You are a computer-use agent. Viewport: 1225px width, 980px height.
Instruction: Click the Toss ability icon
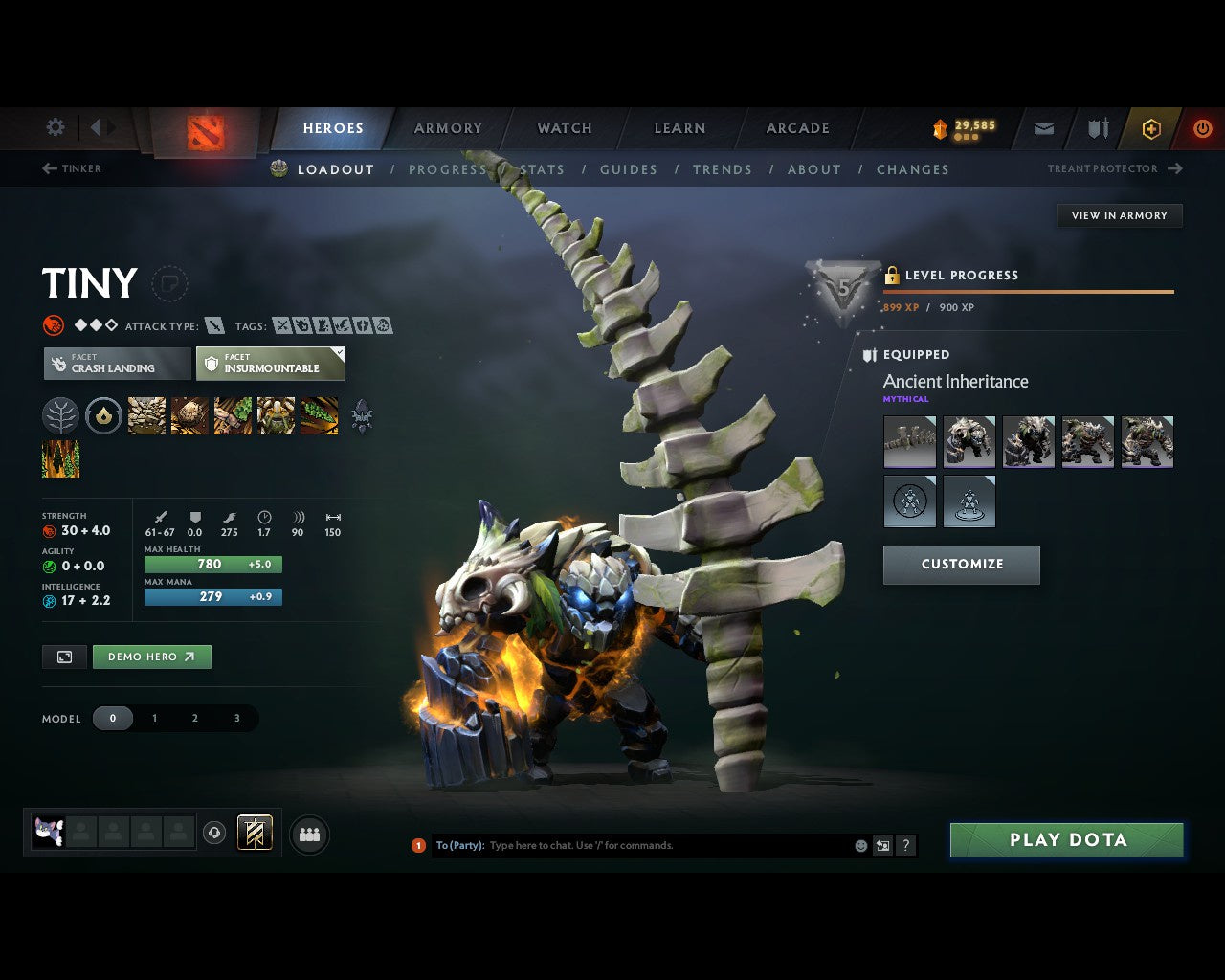coord(189,415)
